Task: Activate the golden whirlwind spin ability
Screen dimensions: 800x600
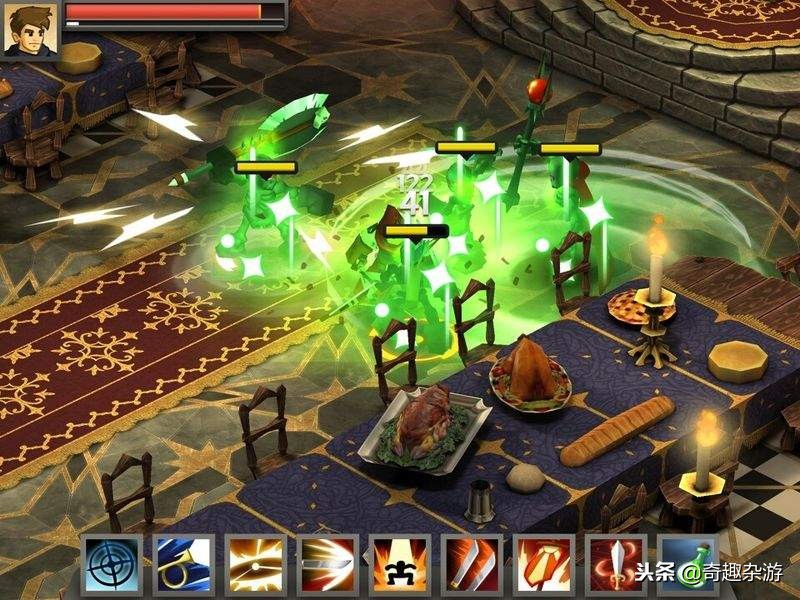Action: point(255,566)
